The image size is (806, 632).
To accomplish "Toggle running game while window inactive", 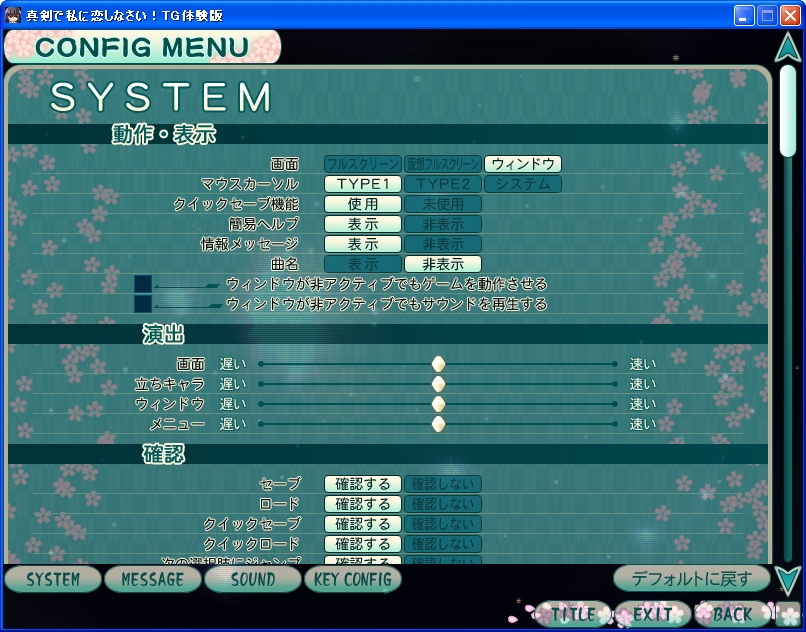I will click(x=143, y=284).
